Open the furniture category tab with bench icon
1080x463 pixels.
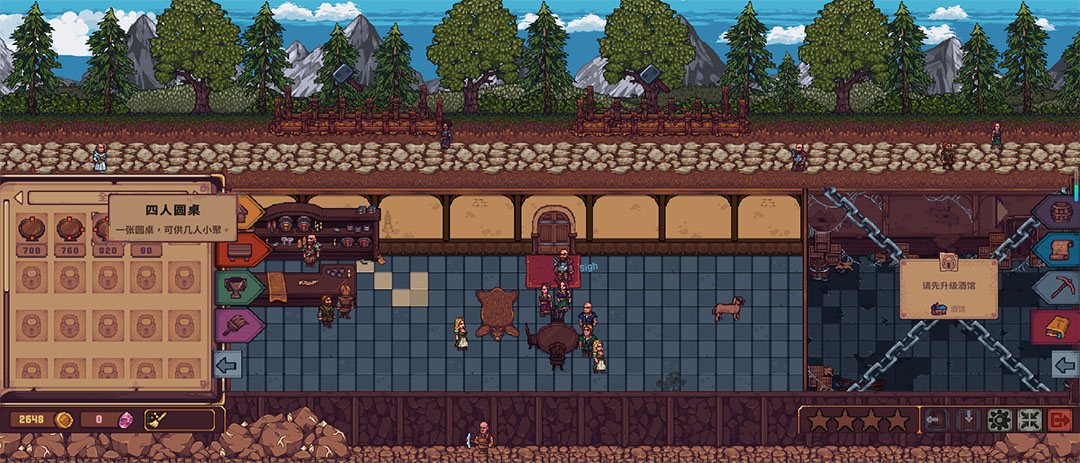click(238, 250)
